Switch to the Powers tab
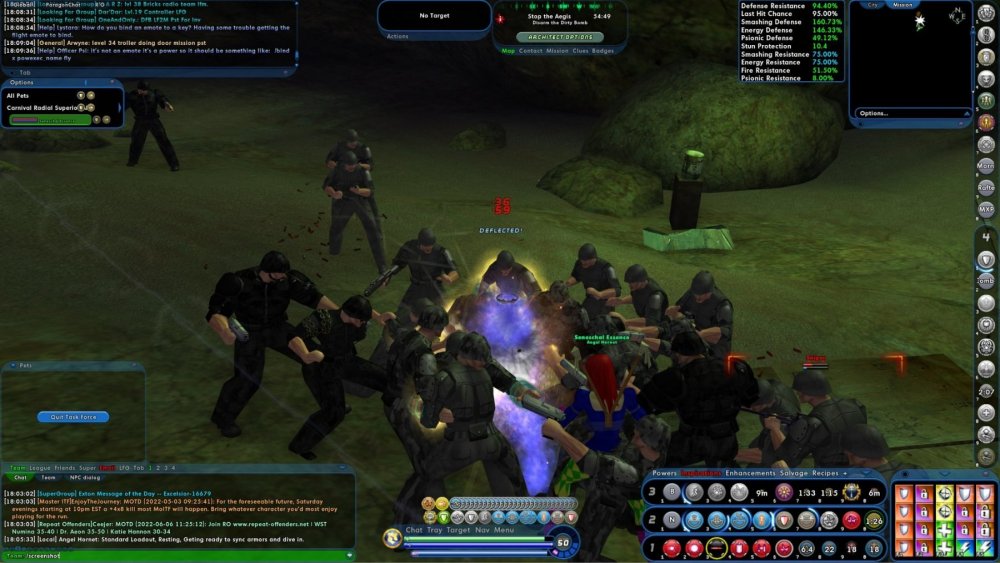The width and height of the screenshot is (1000, 563). click(x=664, y=473)
